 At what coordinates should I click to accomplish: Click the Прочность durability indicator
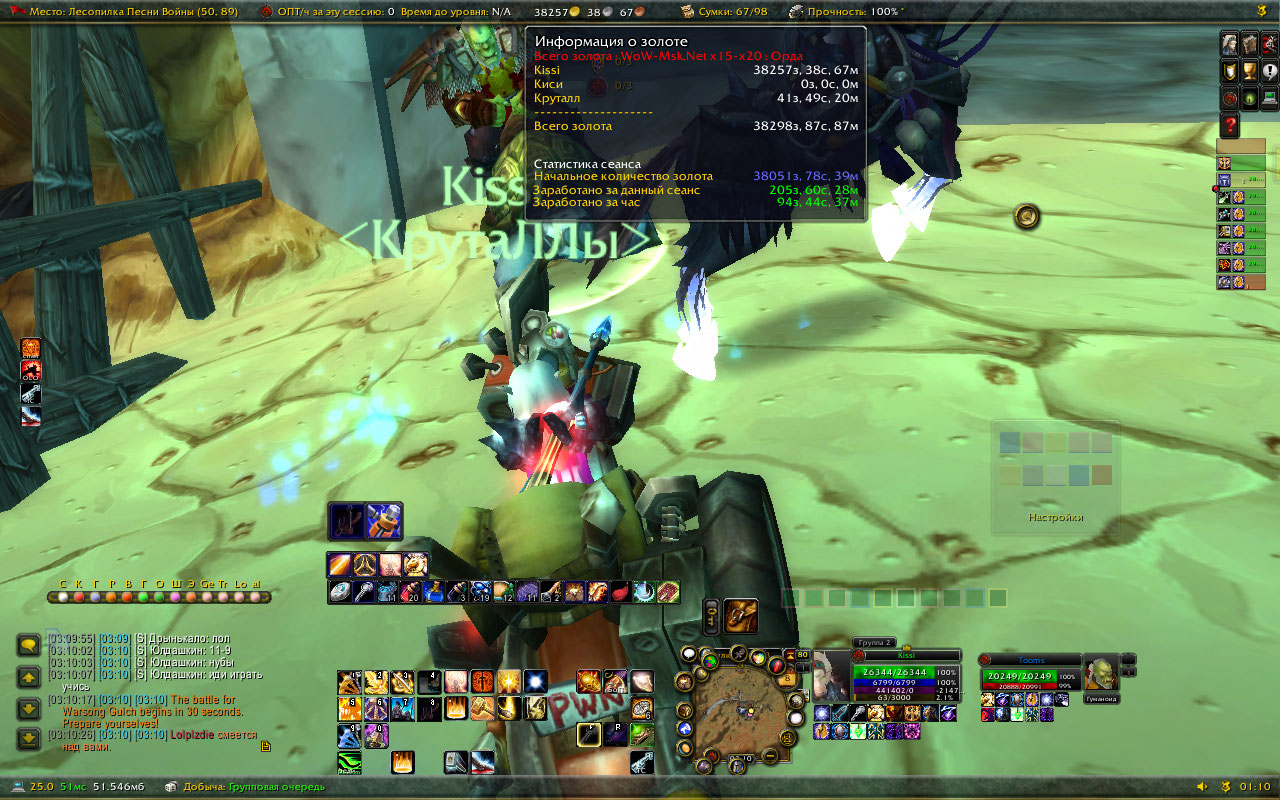click(x=845, y=12)
